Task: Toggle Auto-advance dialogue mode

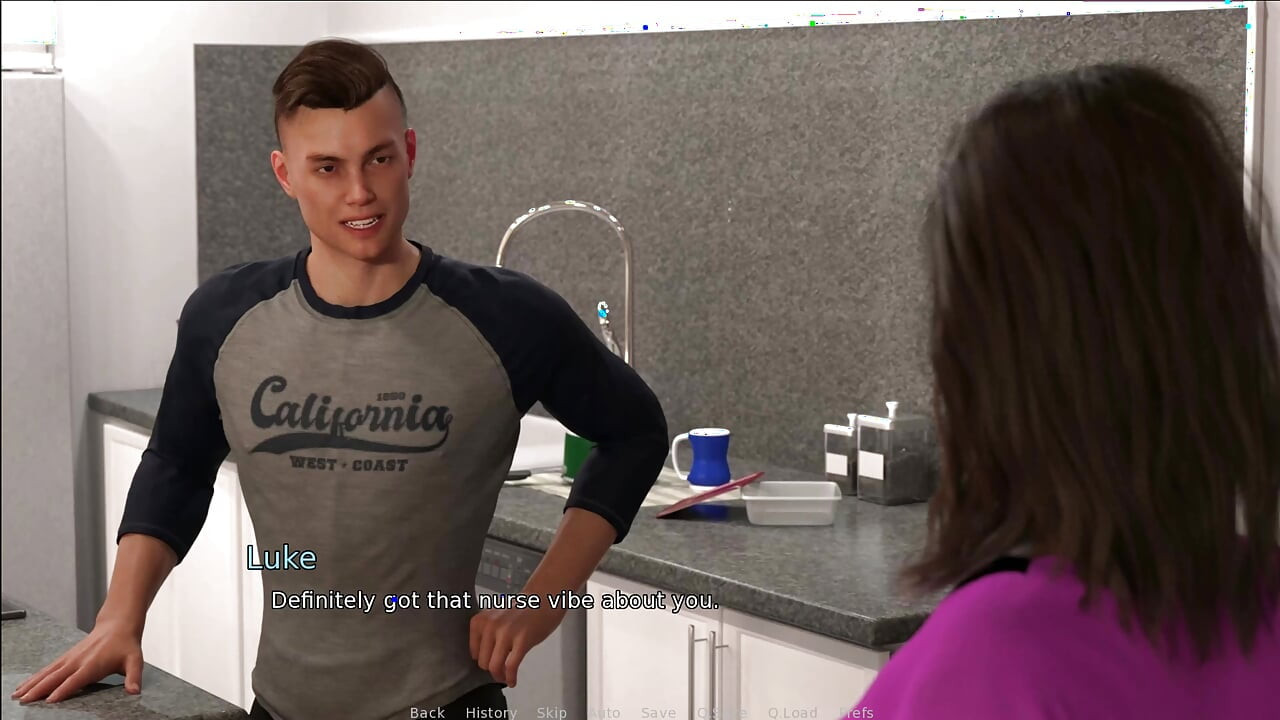Action: 604,712
